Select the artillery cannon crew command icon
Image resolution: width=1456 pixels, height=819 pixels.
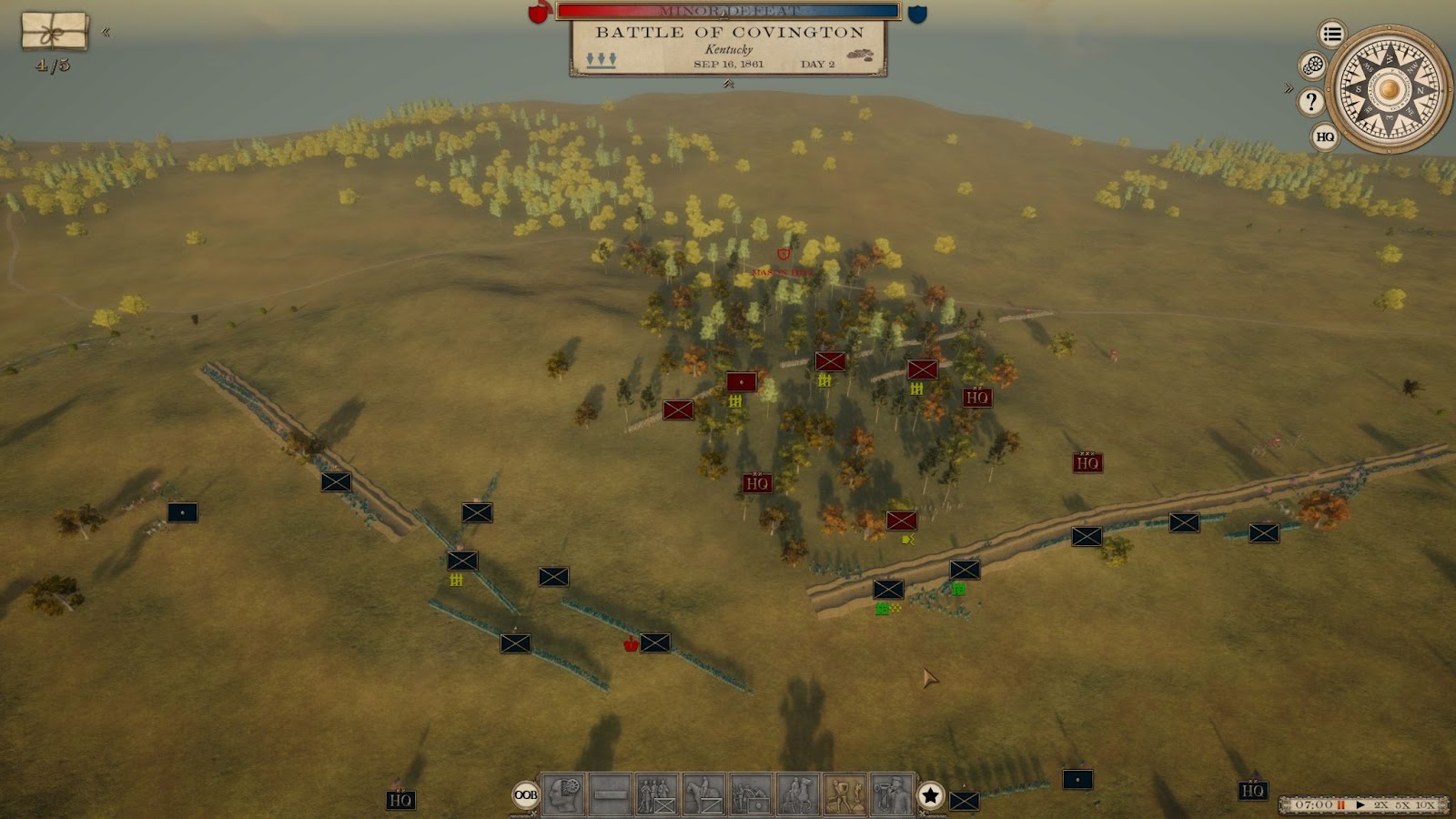[751, 794]
